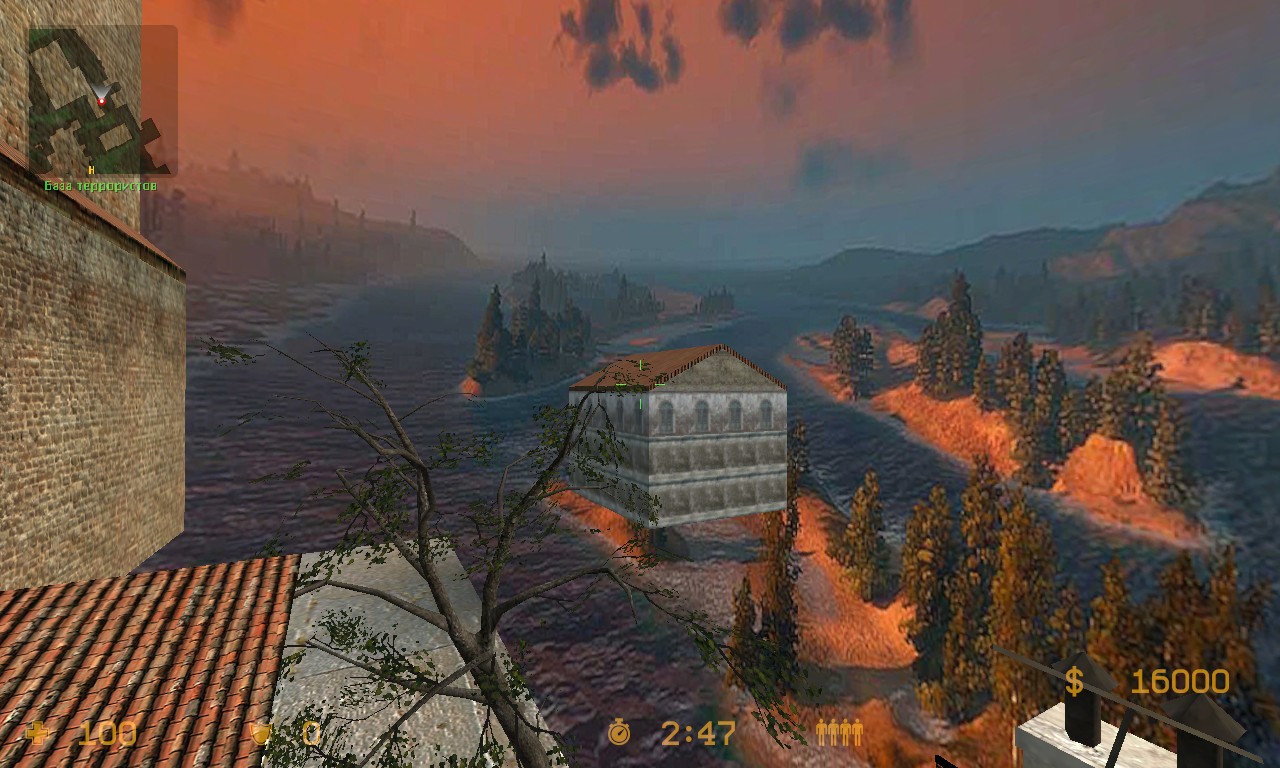Click the radar minimap
The image size is (1280, 768).
(102, 100)
